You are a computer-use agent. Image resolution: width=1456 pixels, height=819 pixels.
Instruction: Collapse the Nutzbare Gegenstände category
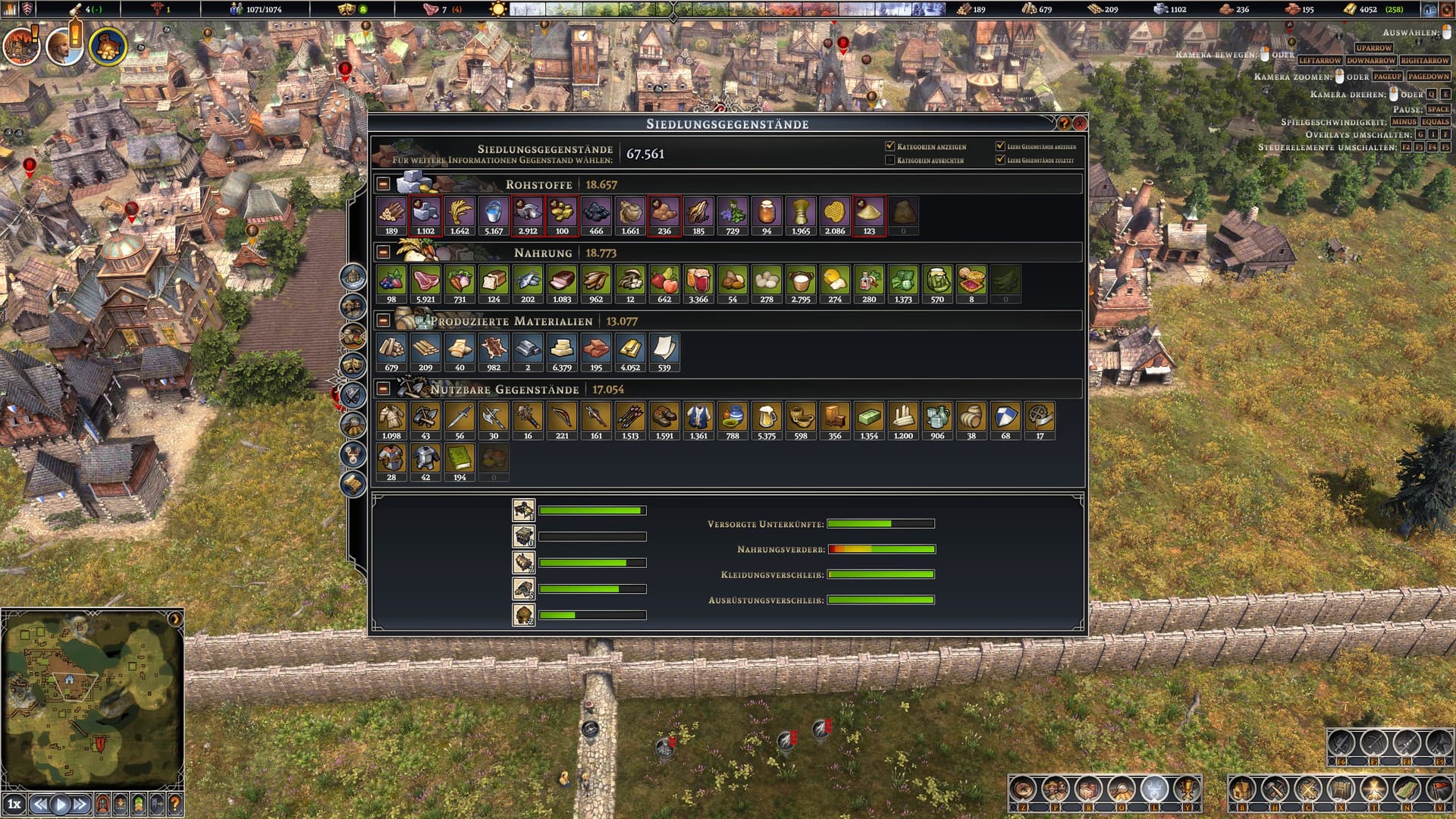coord(384,389)
